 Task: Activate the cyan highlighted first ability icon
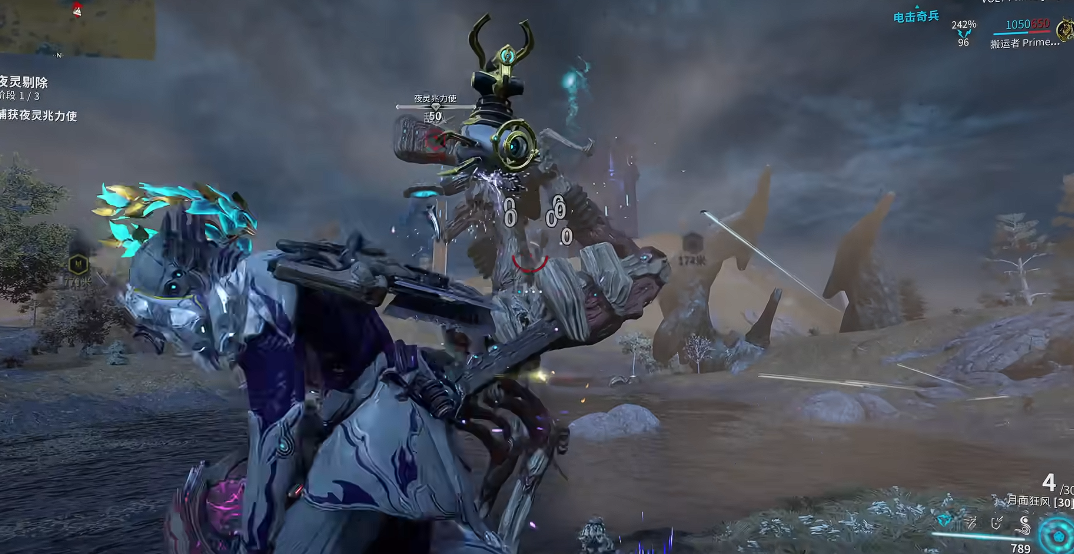[x=945, y=521]
